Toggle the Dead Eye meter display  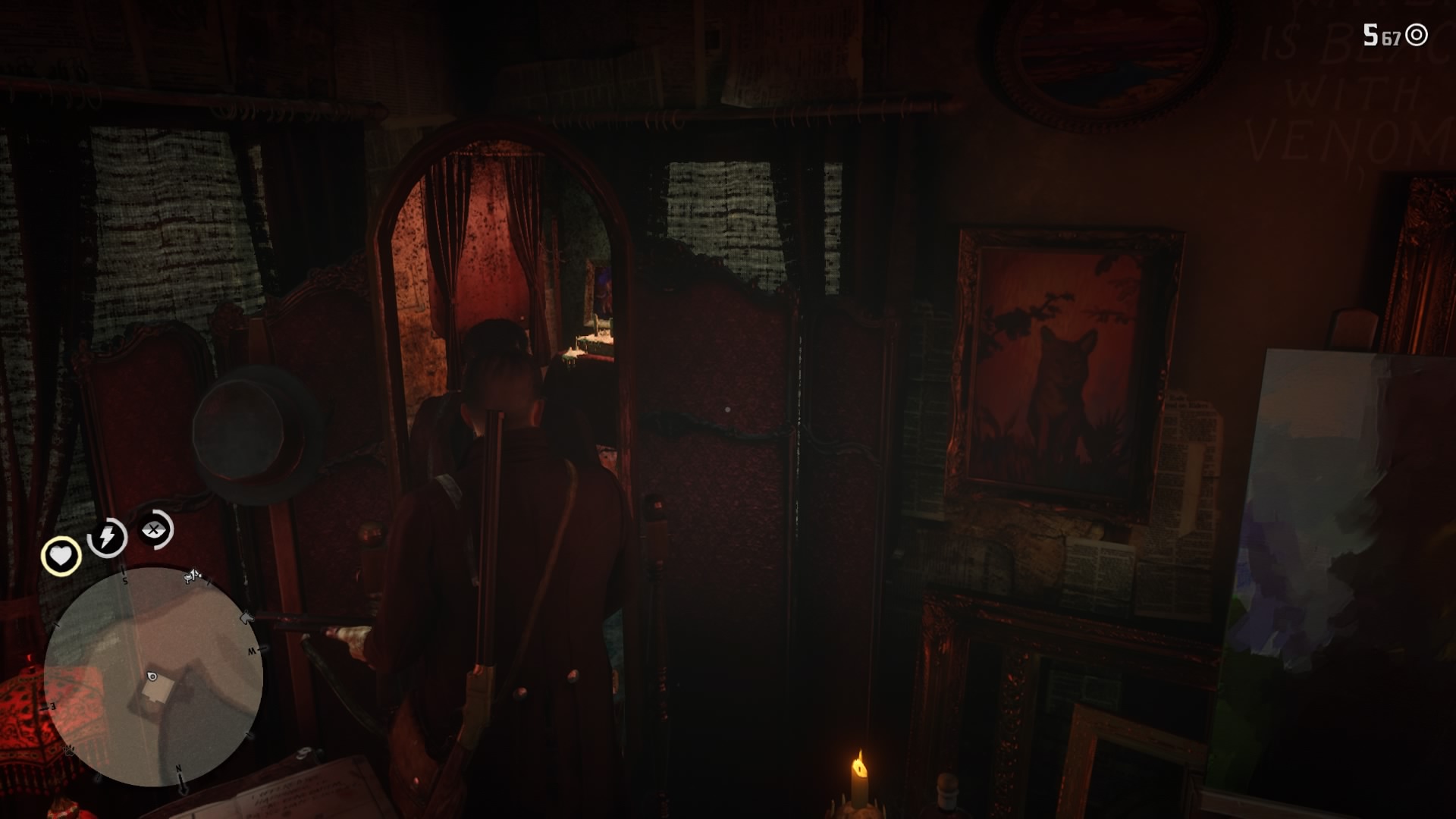(x=152, y=529)
